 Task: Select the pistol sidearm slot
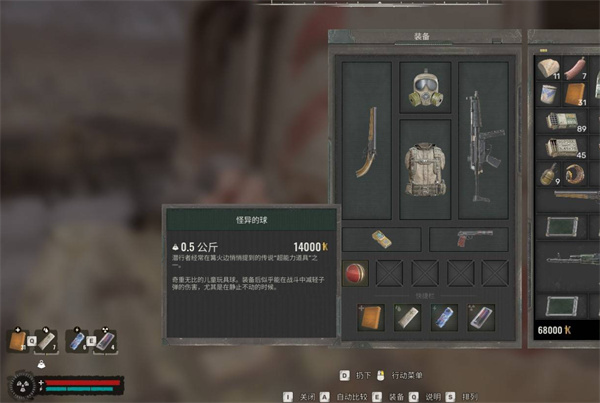[468, 240]
